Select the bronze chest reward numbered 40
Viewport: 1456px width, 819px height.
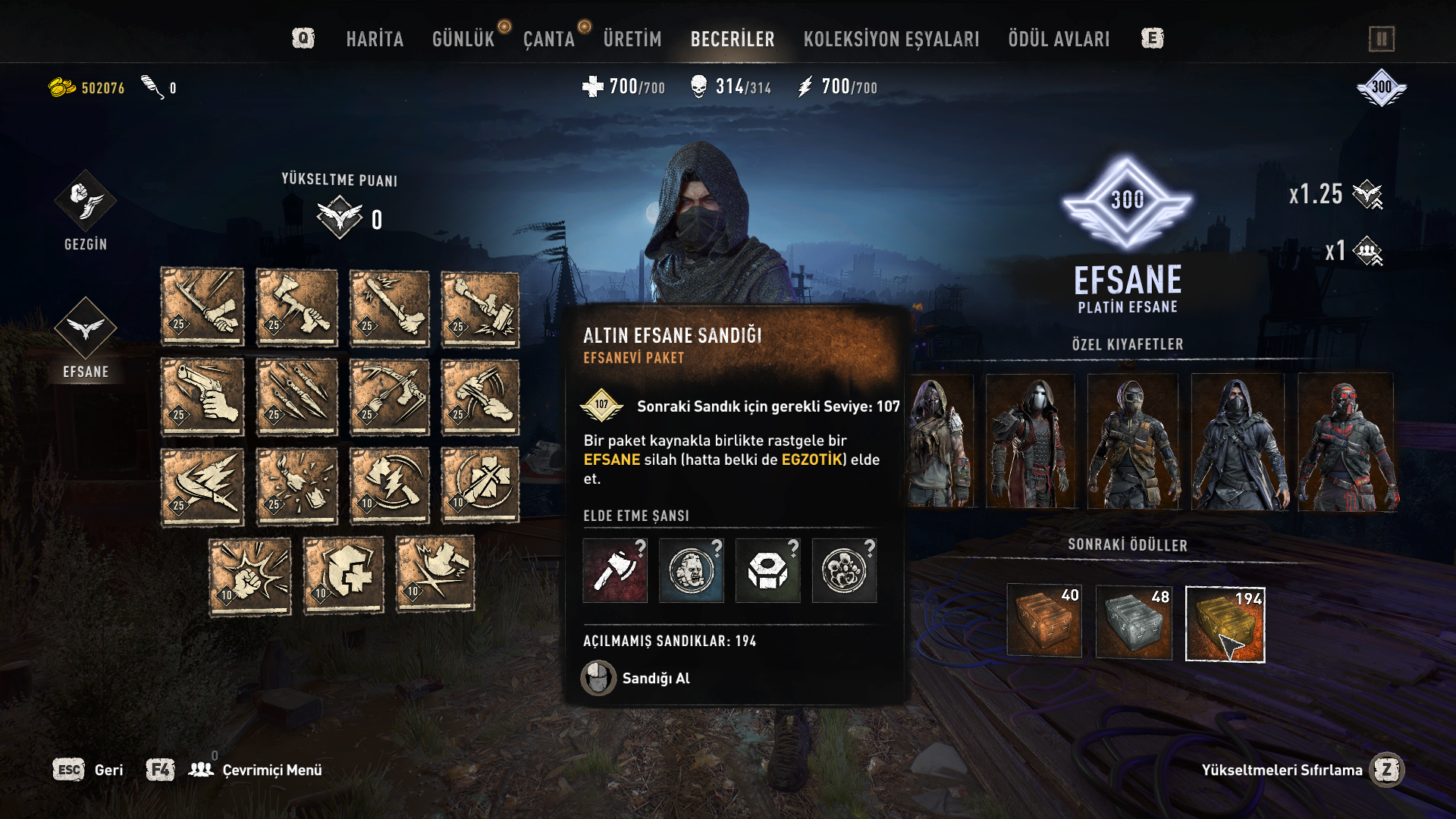(x=1044, y=621)
